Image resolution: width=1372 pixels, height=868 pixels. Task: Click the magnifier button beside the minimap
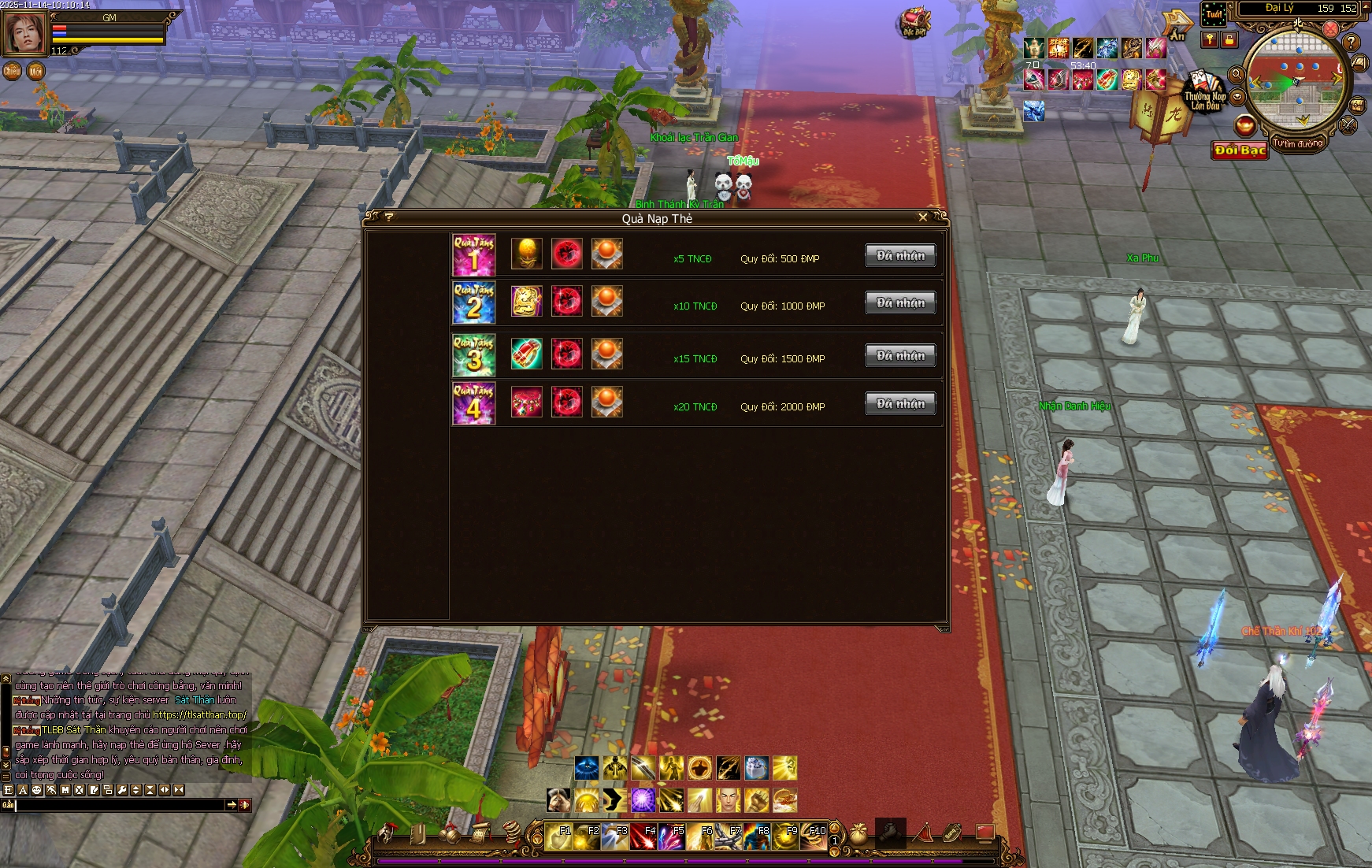[1236, 74]
